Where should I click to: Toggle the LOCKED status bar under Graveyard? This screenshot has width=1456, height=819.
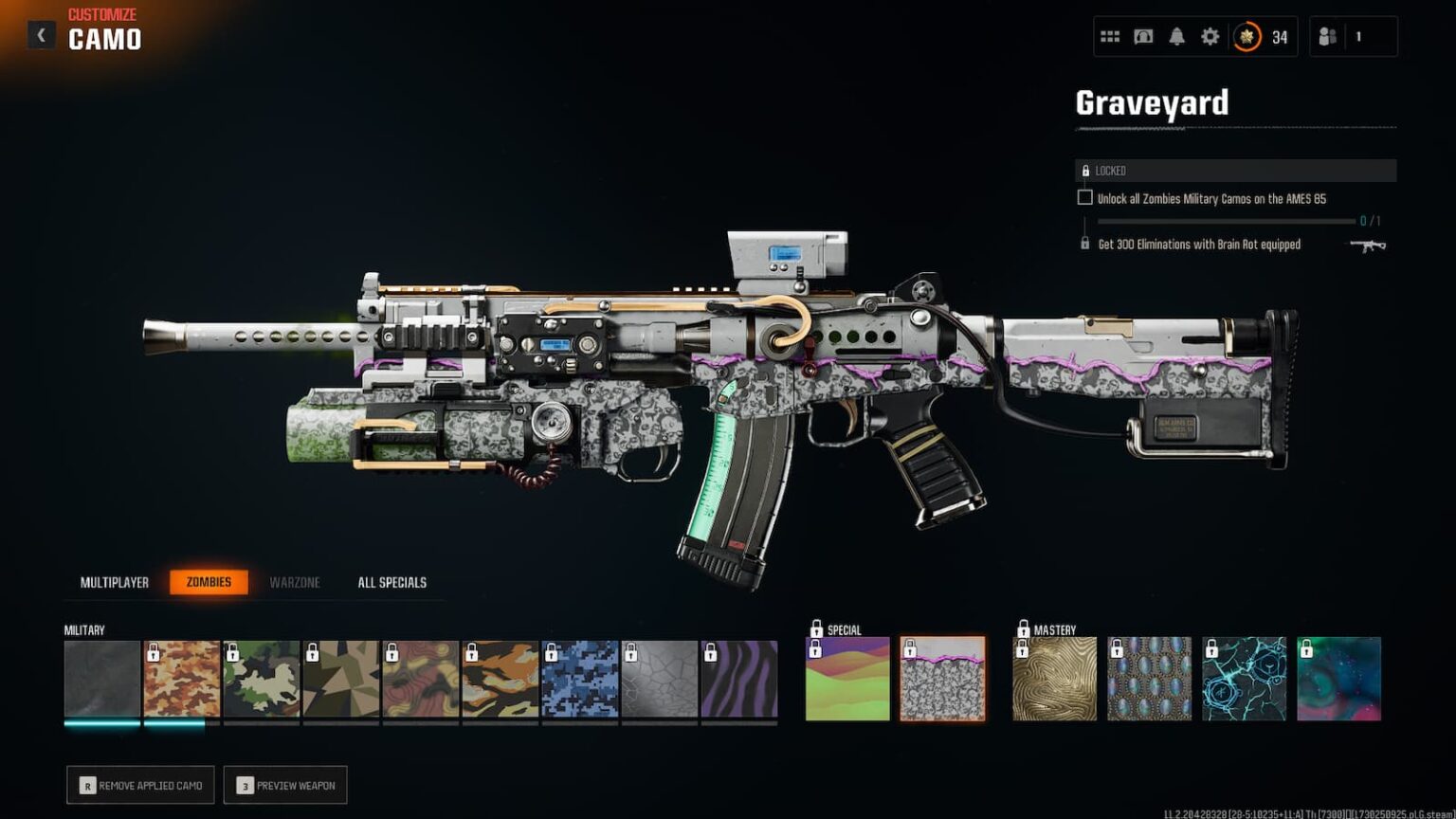[1232, 171]
